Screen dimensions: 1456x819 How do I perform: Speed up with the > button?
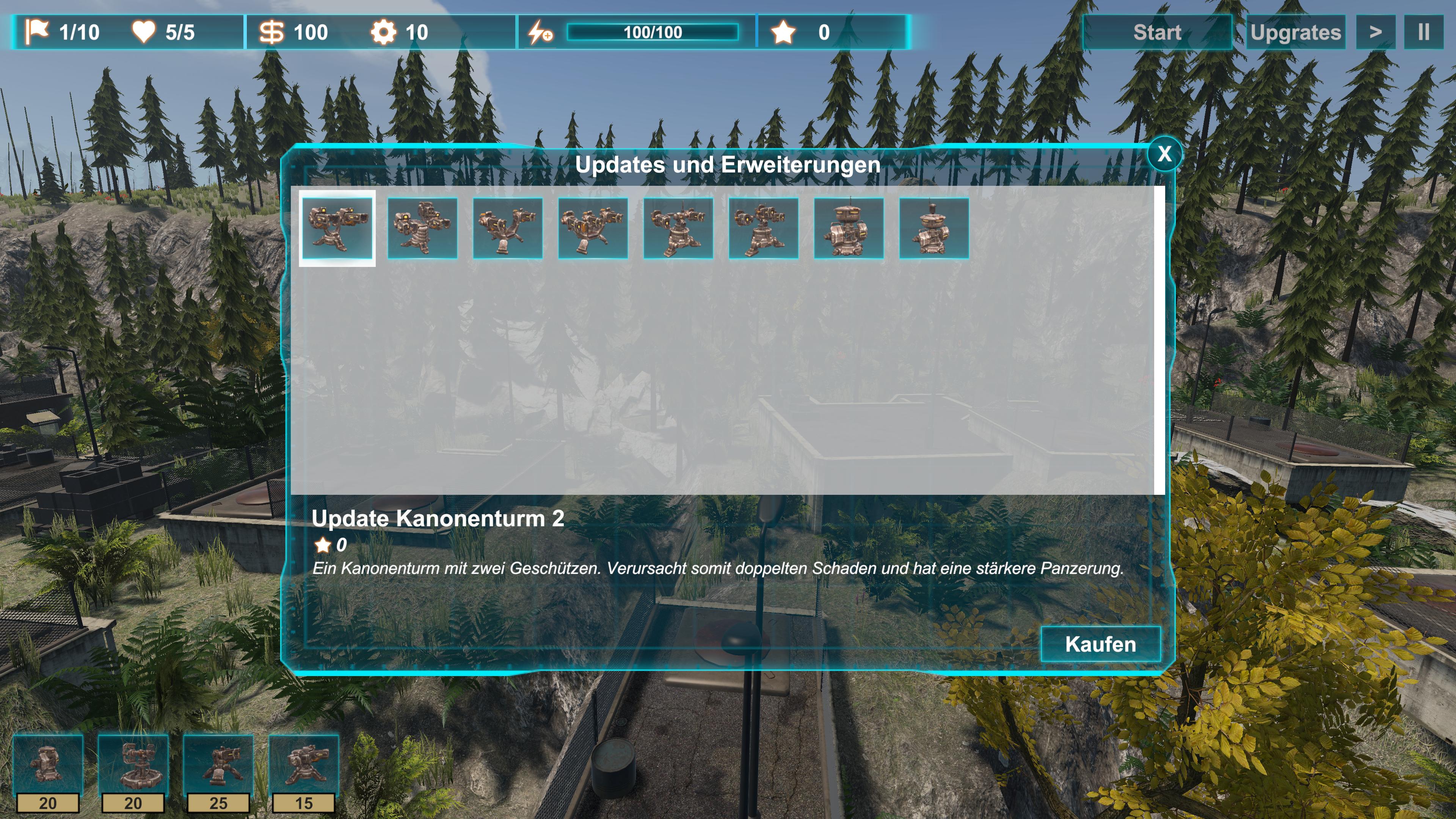1375,32
